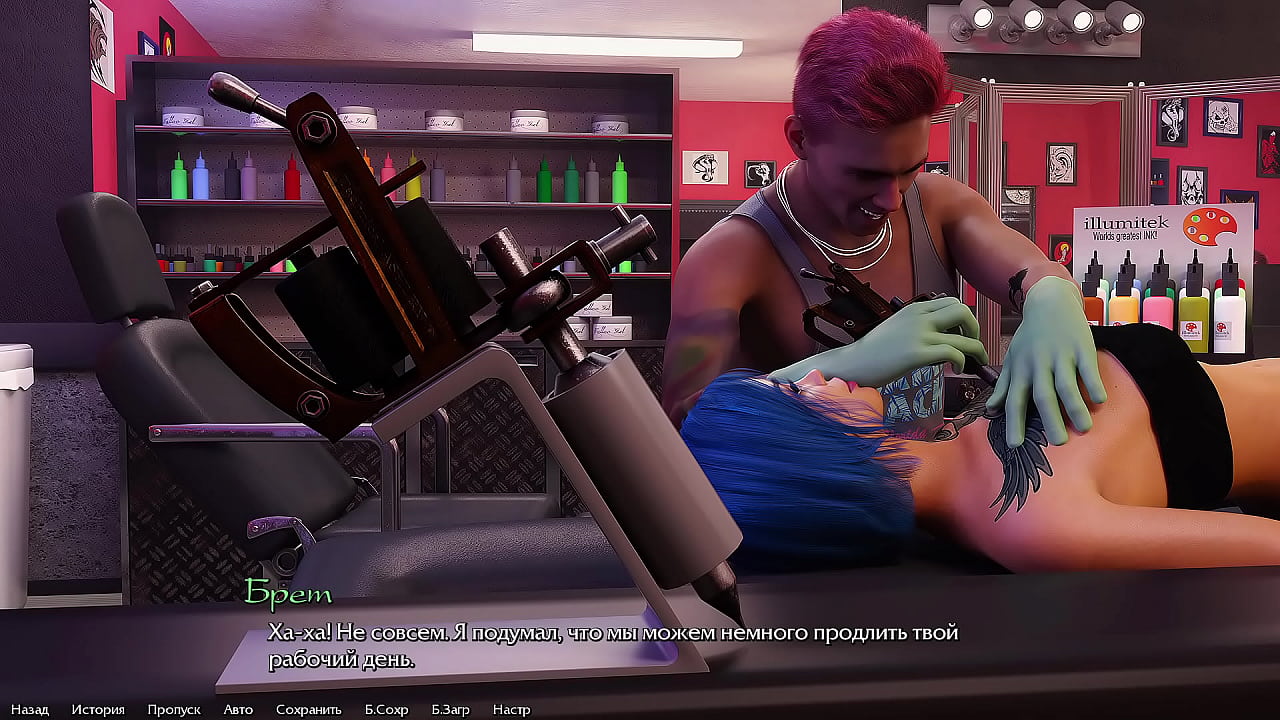The height and width of the screenshot is (720, 1280).
Task: Activate Пропуск (Skip) mode
Action: [x=174, y=709]
